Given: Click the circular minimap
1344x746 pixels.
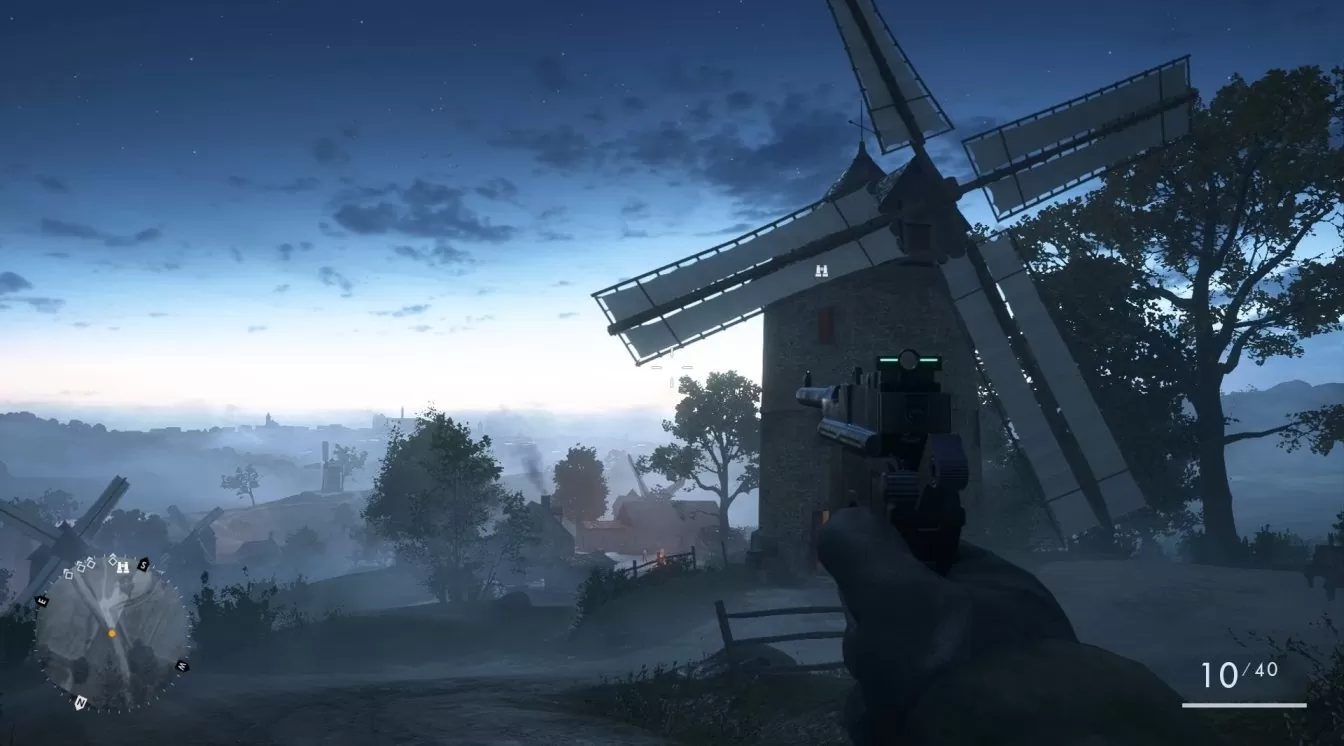Looking at the screenshot, I should click(112, 632).
